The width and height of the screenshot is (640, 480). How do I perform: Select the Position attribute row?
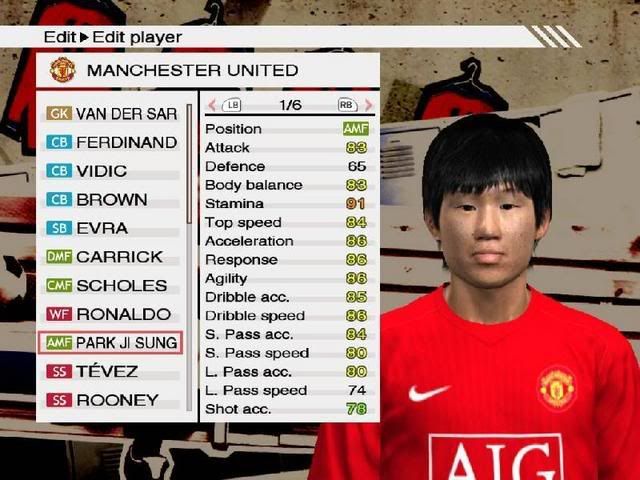point(287,129)
